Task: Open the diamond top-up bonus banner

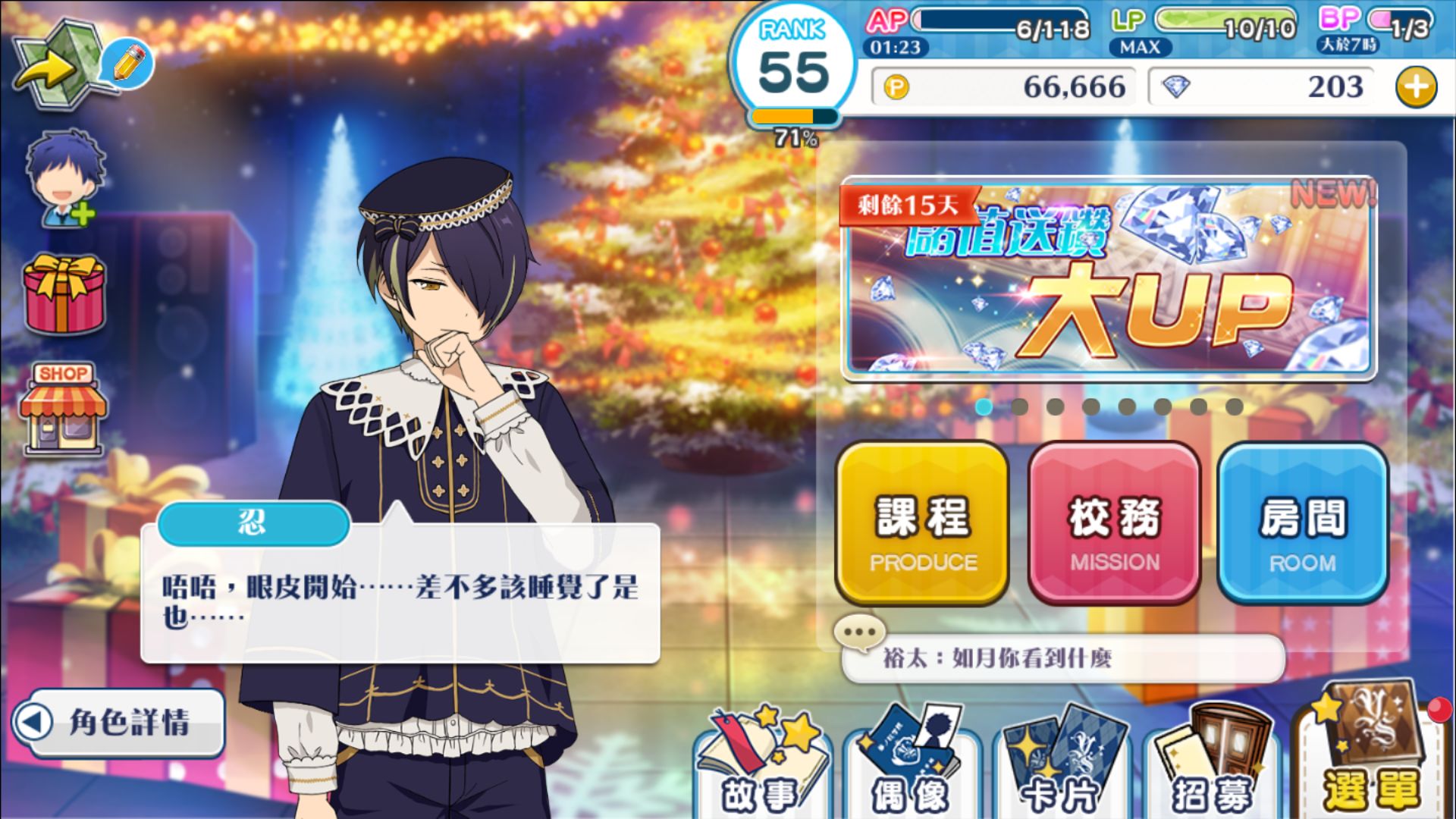Action: (x=1109, y=279)
